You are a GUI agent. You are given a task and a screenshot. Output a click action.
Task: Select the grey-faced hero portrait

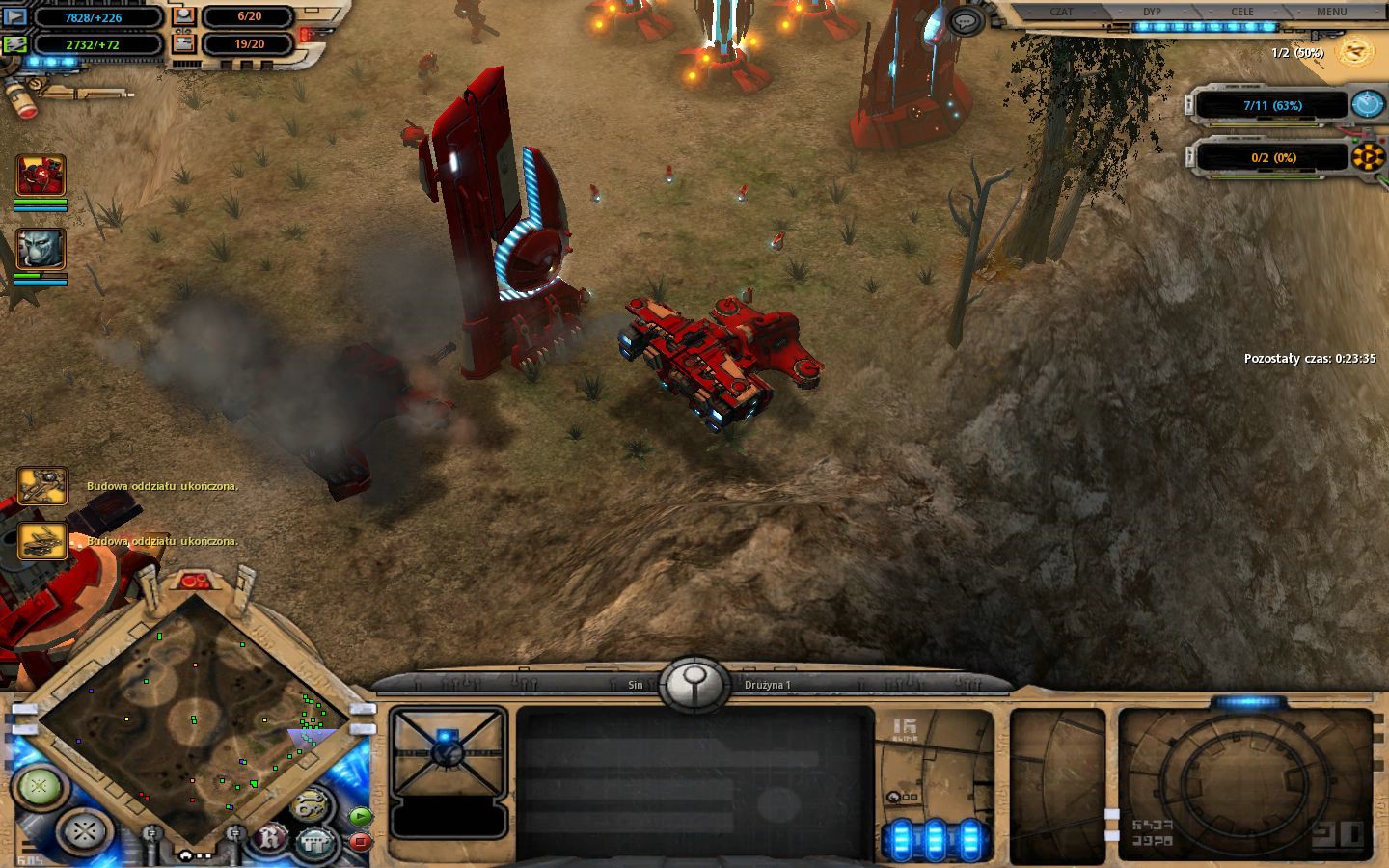(41, 250)
